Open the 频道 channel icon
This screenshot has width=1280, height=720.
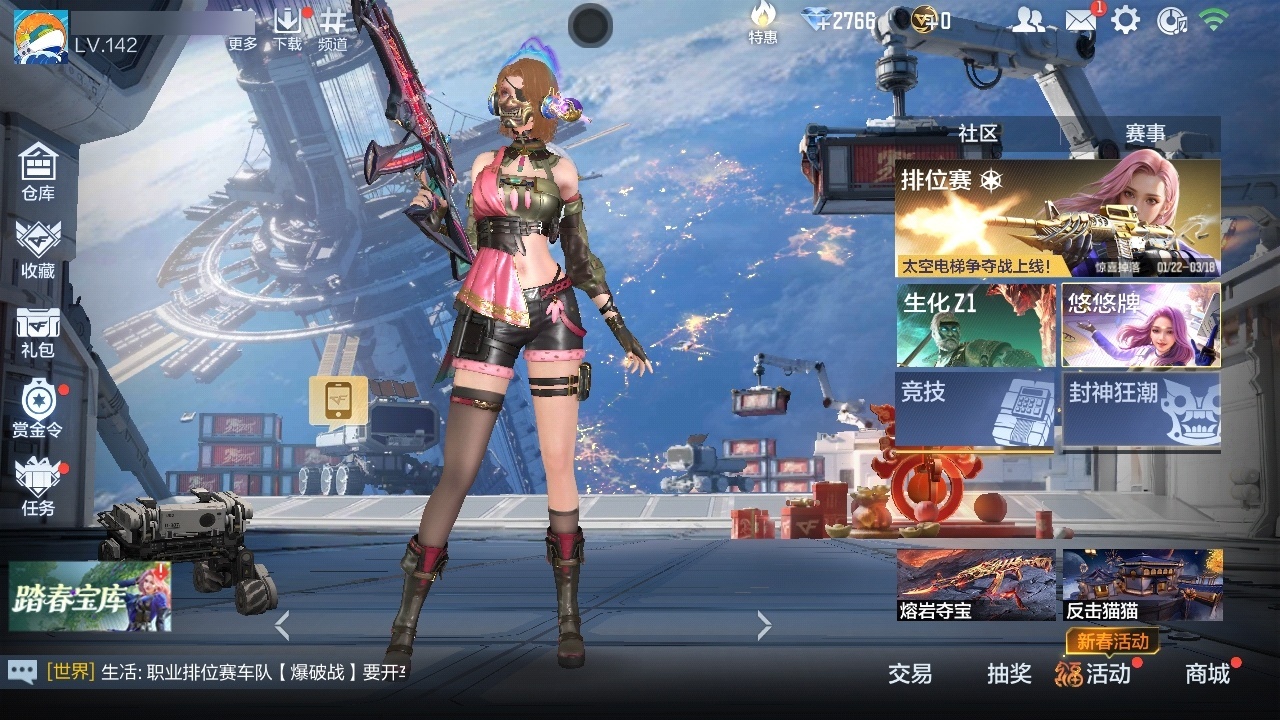pyautogui.click(x=333, y=28)
